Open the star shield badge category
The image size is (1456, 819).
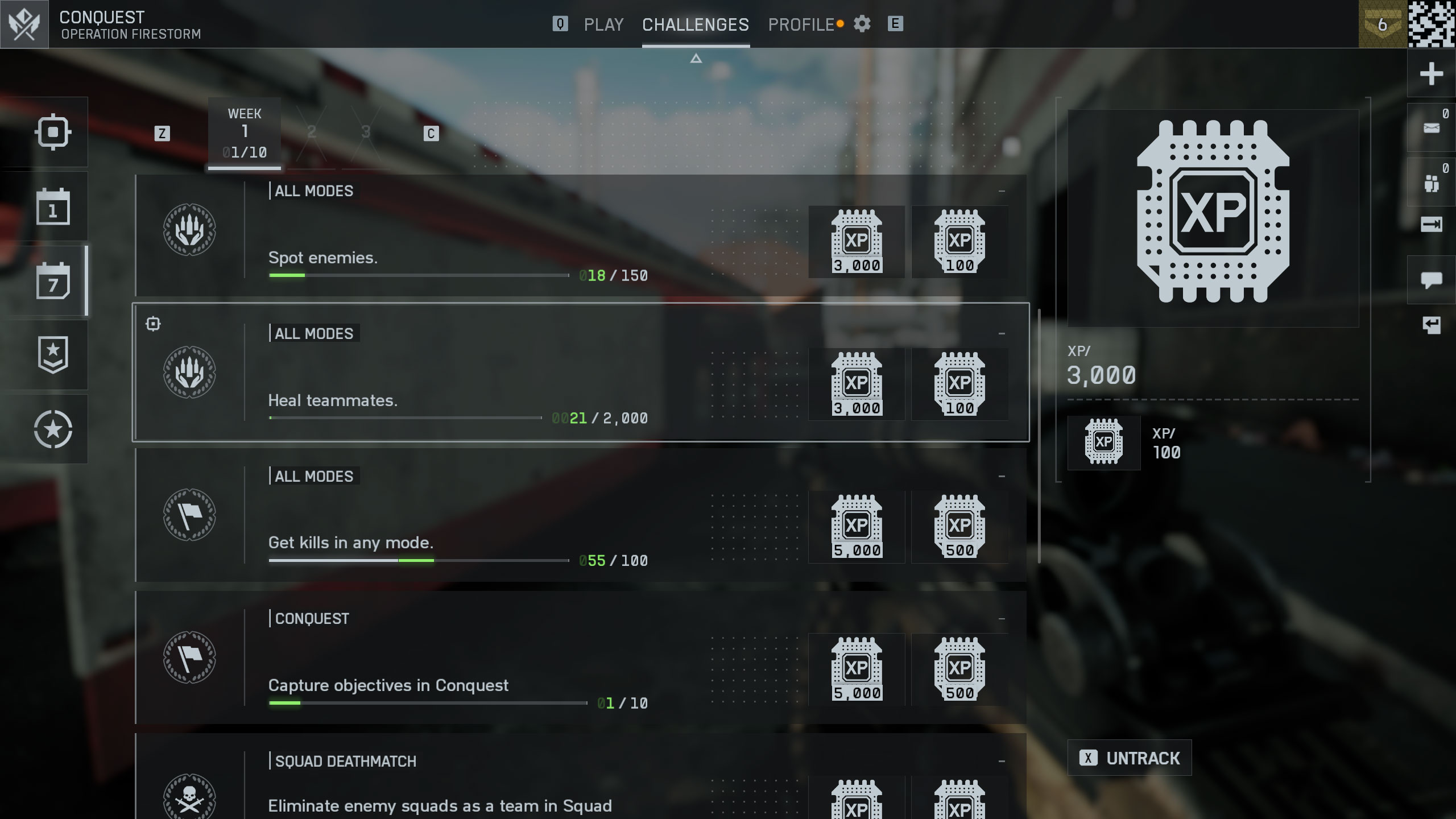(x=53, y=355)
